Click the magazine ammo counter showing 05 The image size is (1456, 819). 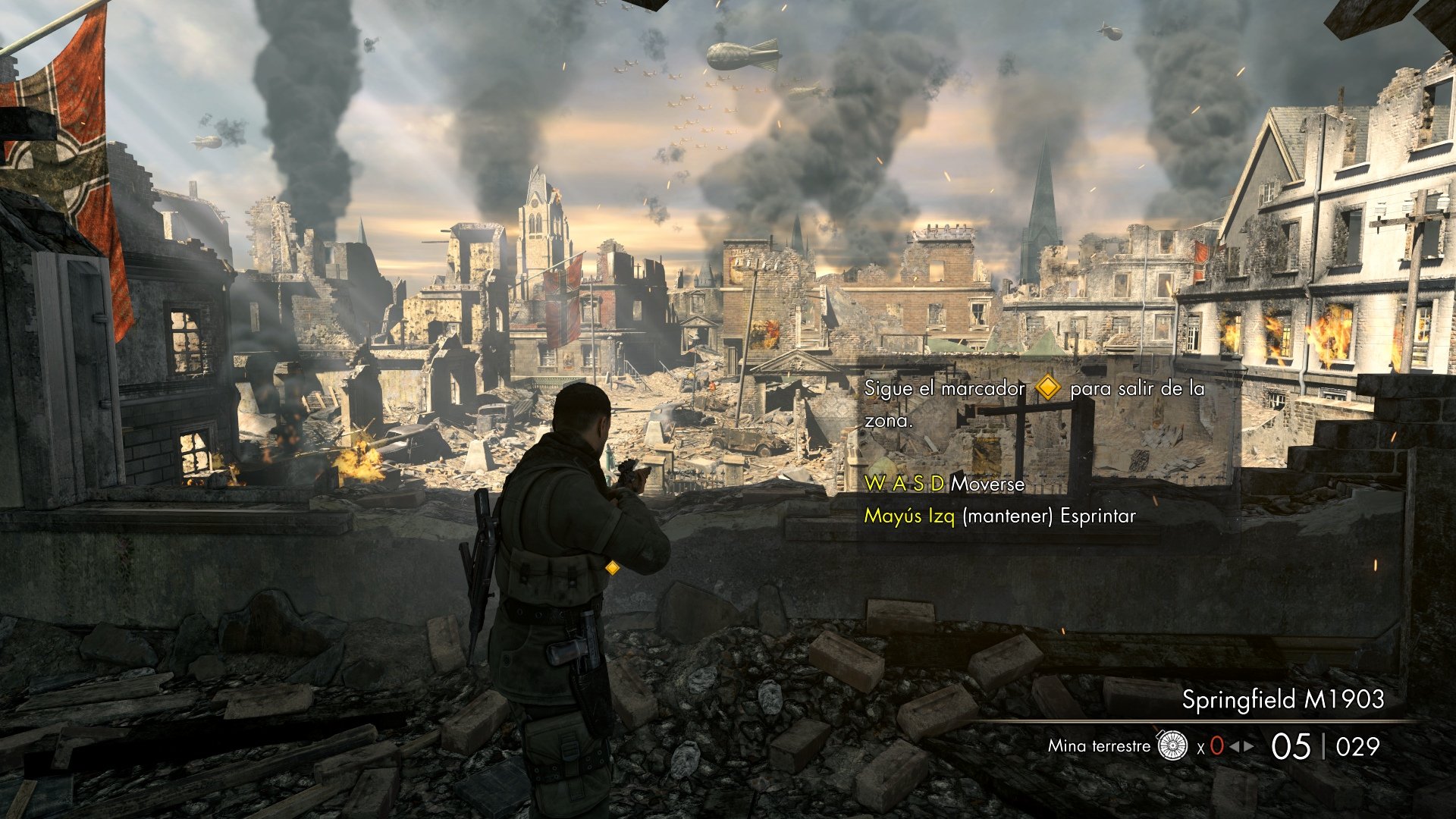pos(1291,747)
